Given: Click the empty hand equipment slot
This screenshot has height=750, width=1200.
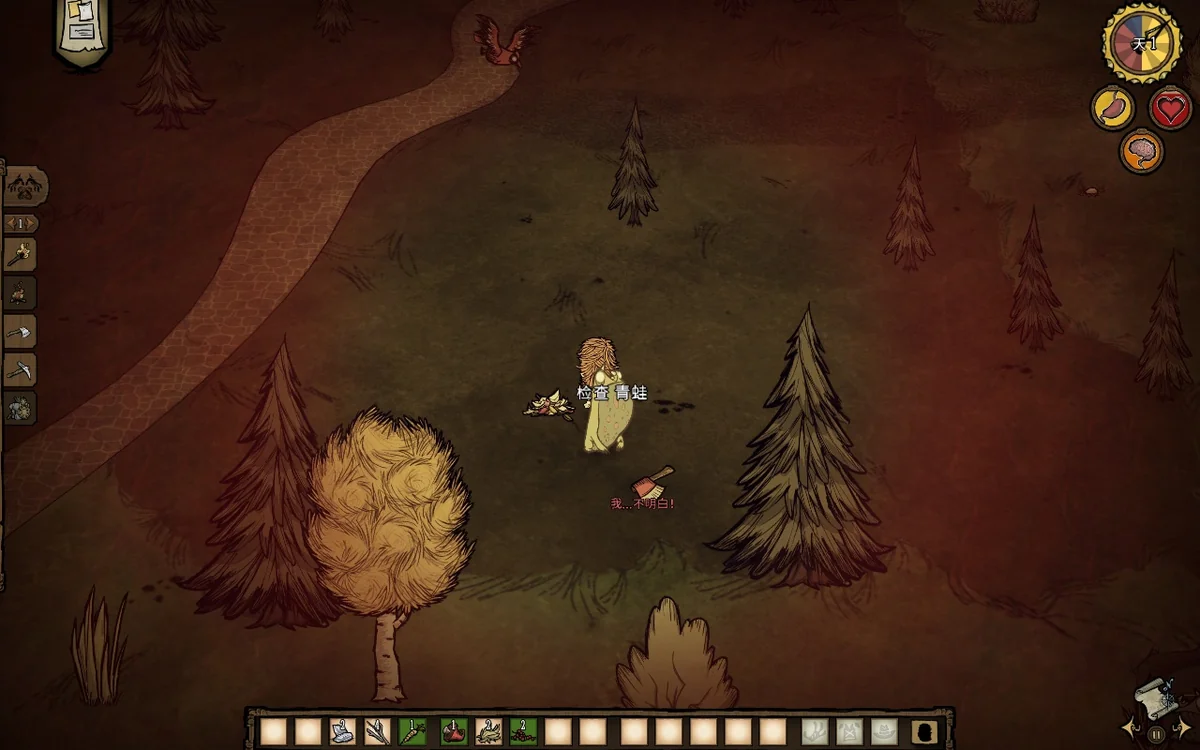Looking at the screenshot, I should (815, 732).
